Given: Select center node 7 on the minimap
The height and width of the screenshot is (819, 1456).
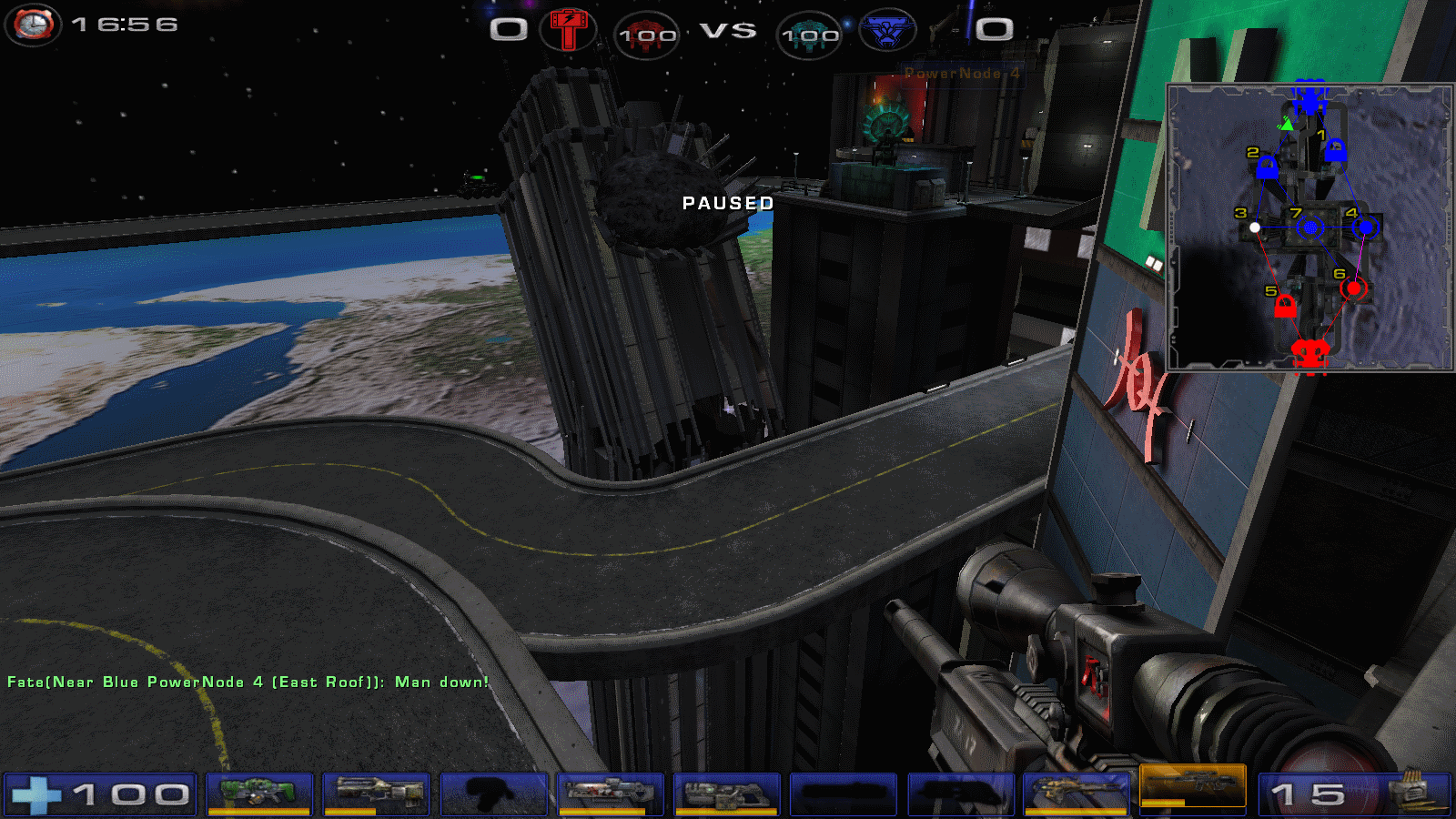Looking at the screenshot, I should (x=1310, y=227).
